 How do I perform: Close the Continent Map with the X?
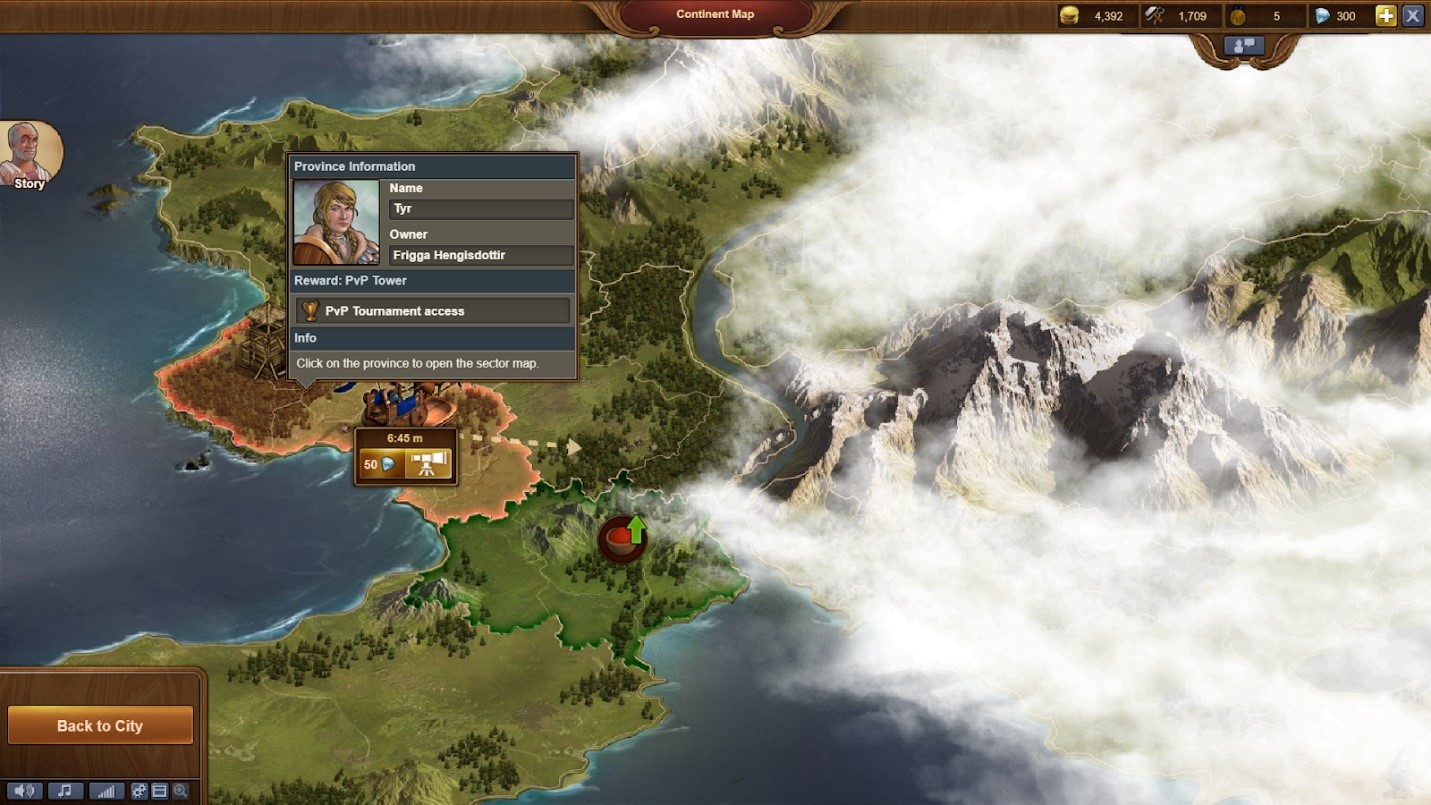[1413, 16]
